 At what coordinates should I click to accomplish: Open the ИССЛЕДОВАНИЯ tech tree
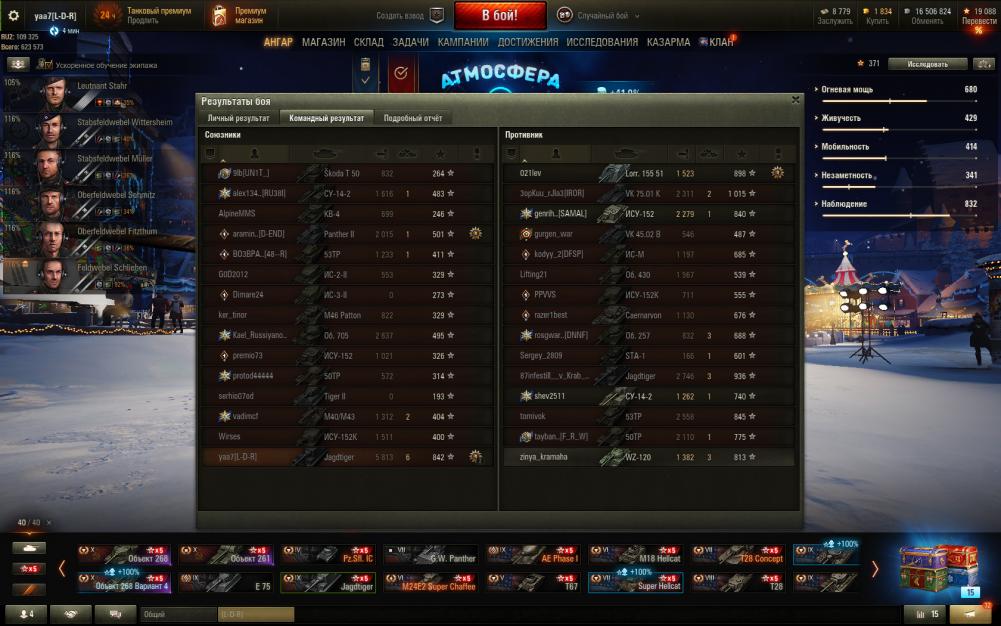(x=602, y=43)
